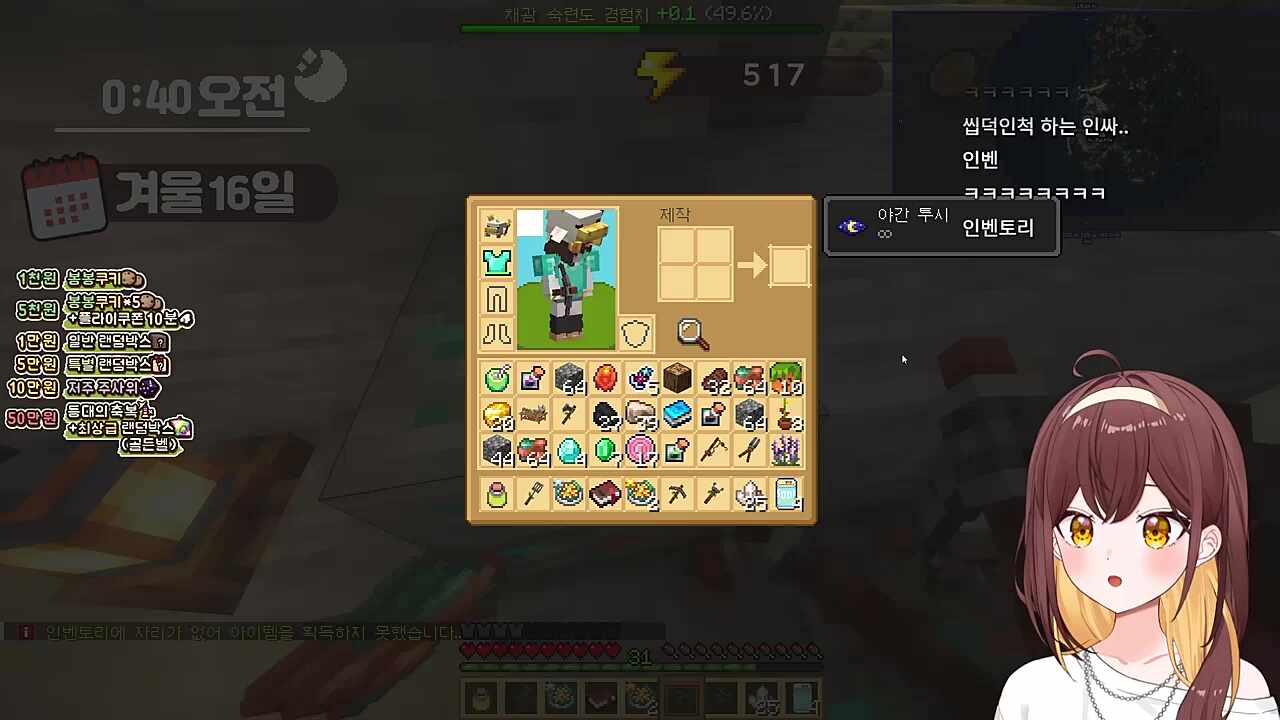This screenshot has width=1280, height=720.
Task: Pick up the lavender flowers
Action: (786, 452)
